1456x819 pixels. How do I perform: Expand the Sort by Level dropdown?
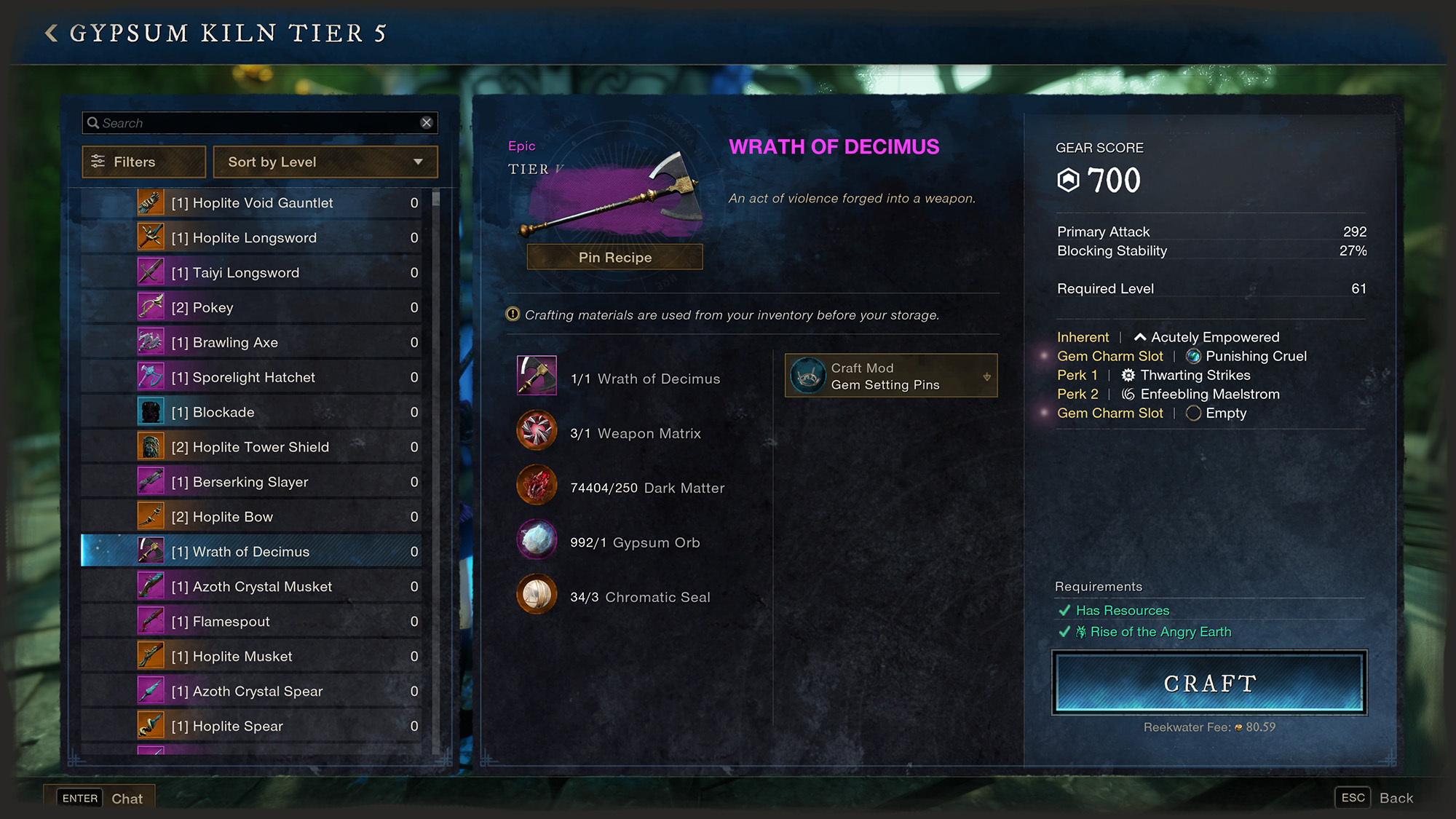point(325,162)
